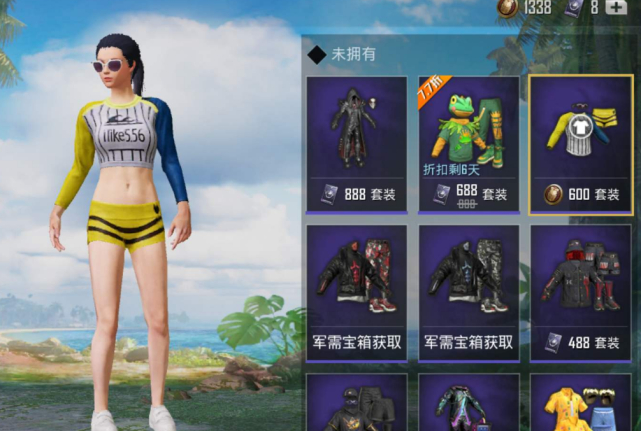Select the teal and purple jacket outfit
Screen dimensions: 641x431
click(469, 404)
